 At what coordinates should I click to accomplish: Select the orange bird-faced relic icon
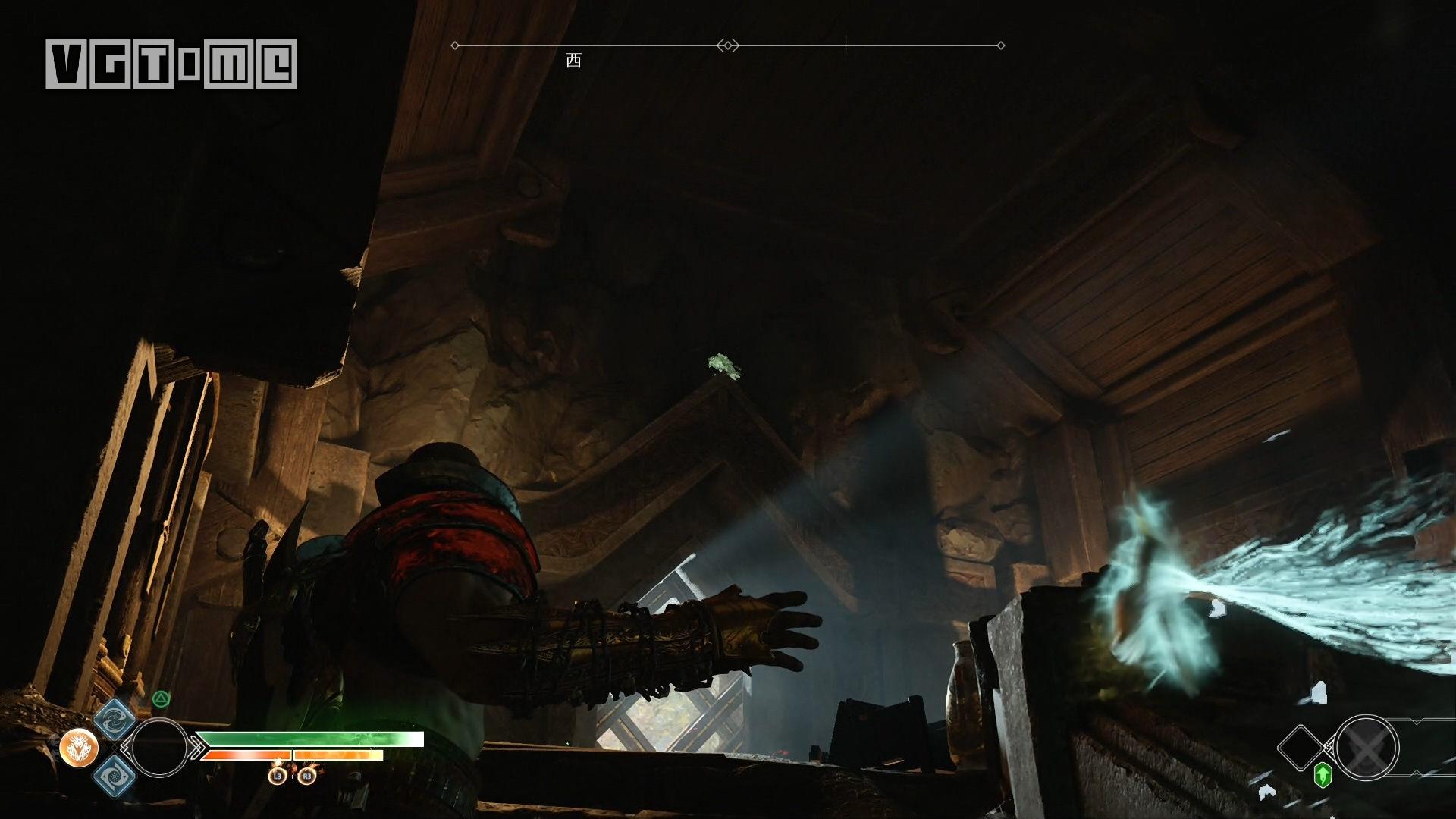(79, 748)
